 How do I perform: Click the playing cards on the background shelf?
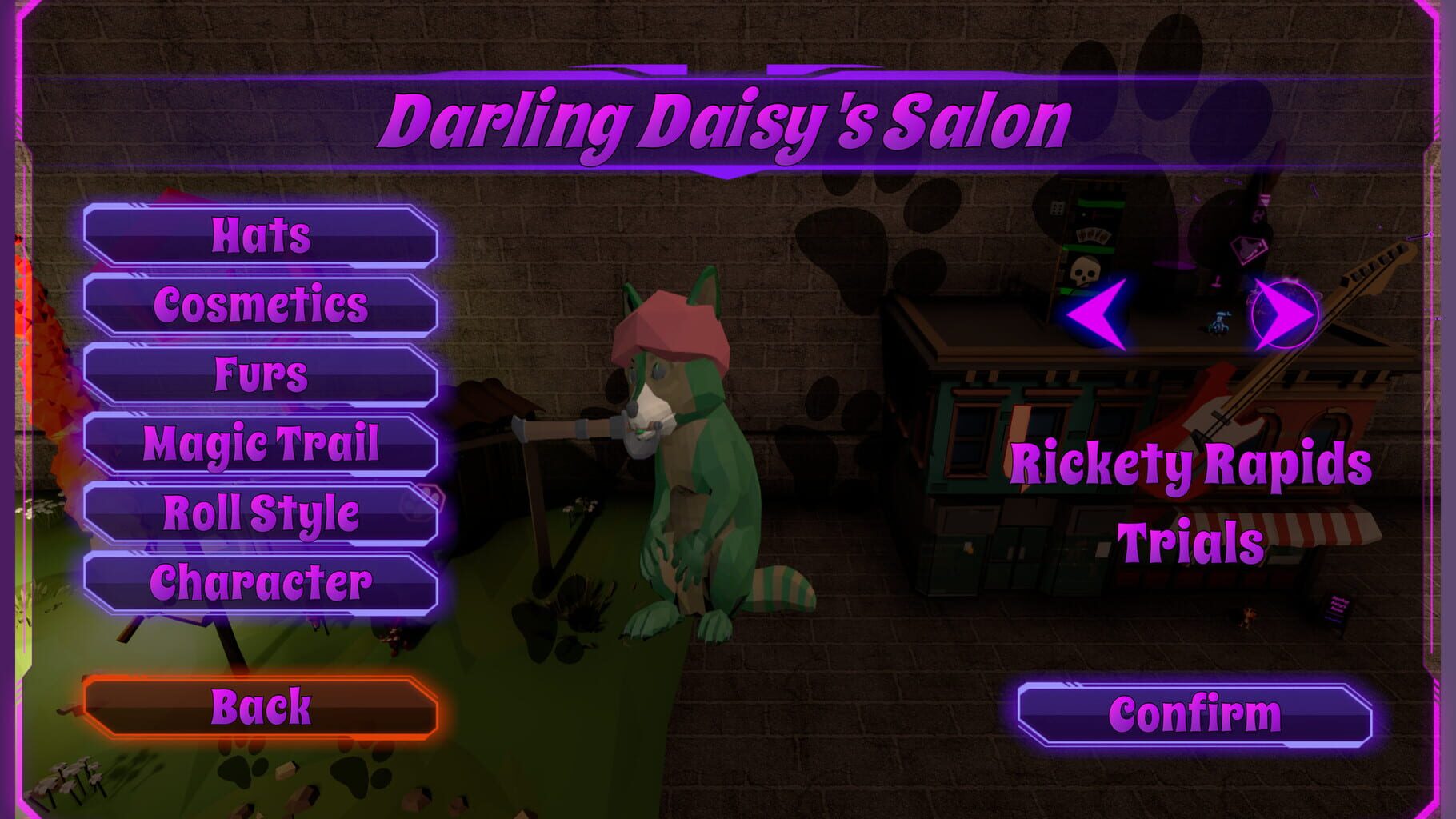1093,235
